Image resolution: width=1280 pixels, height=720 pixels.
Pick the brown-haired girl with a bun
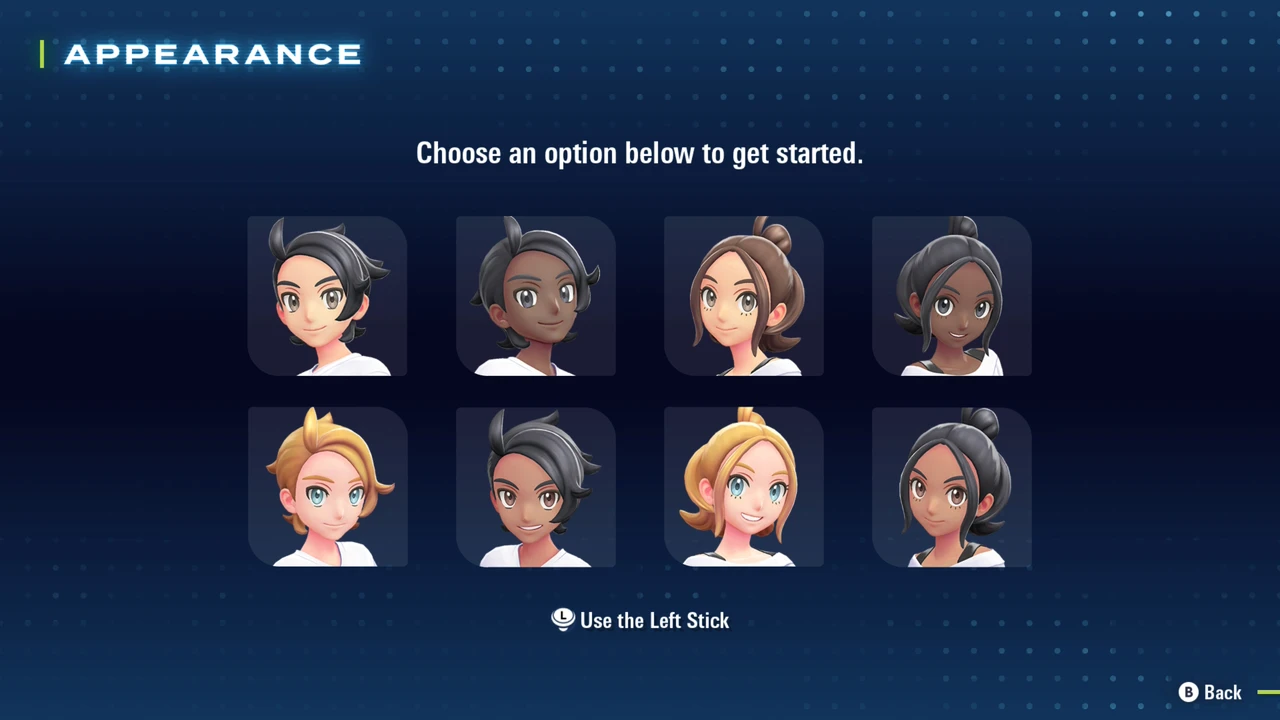[x=743, y=296]
